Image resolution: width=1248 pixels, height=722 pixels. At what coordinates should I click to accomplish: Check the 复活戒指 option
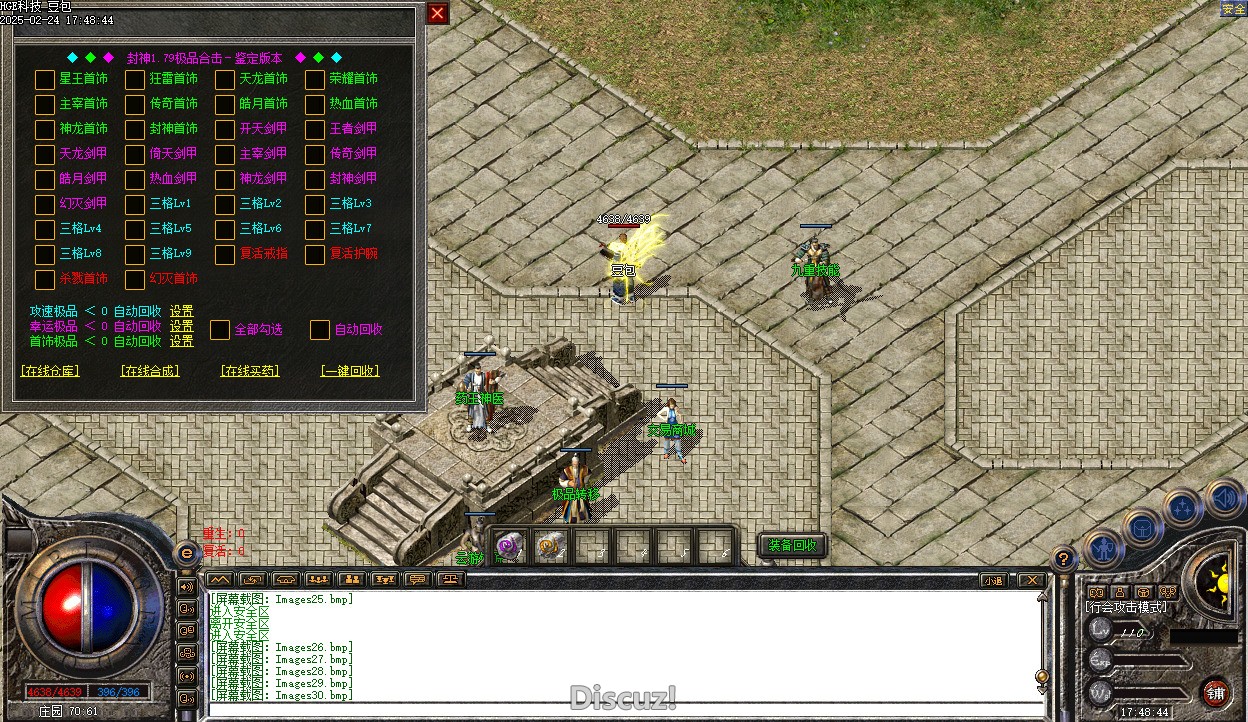point(225,254)
